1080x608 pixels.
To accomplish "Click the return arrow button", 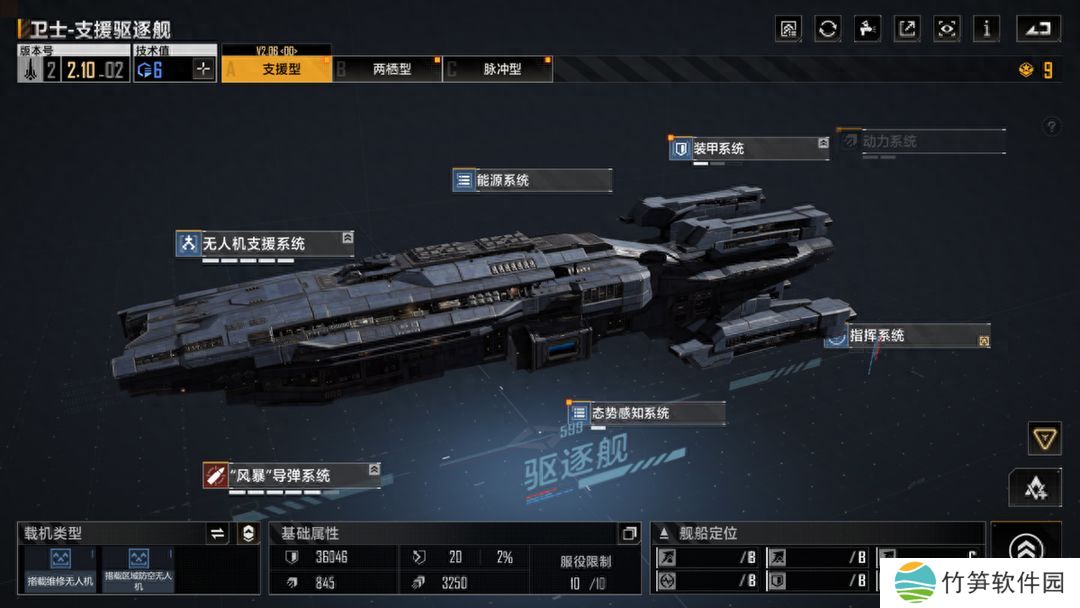I will tap(1039, 28).
